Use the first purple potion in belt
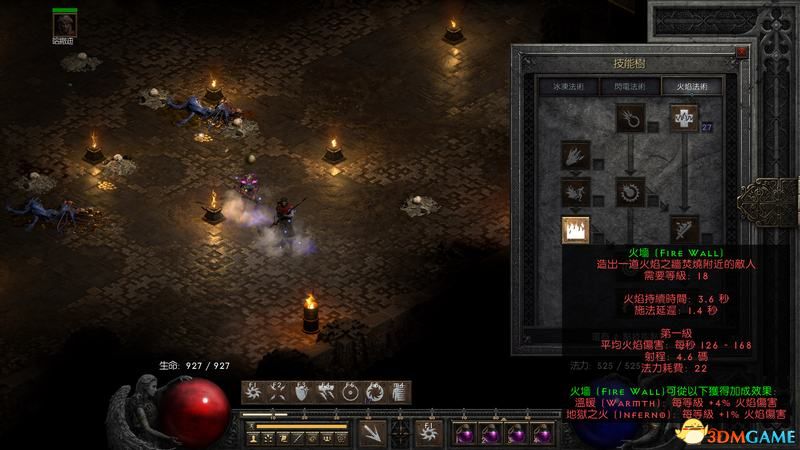800x450 pixels. (x=464, y=432)
